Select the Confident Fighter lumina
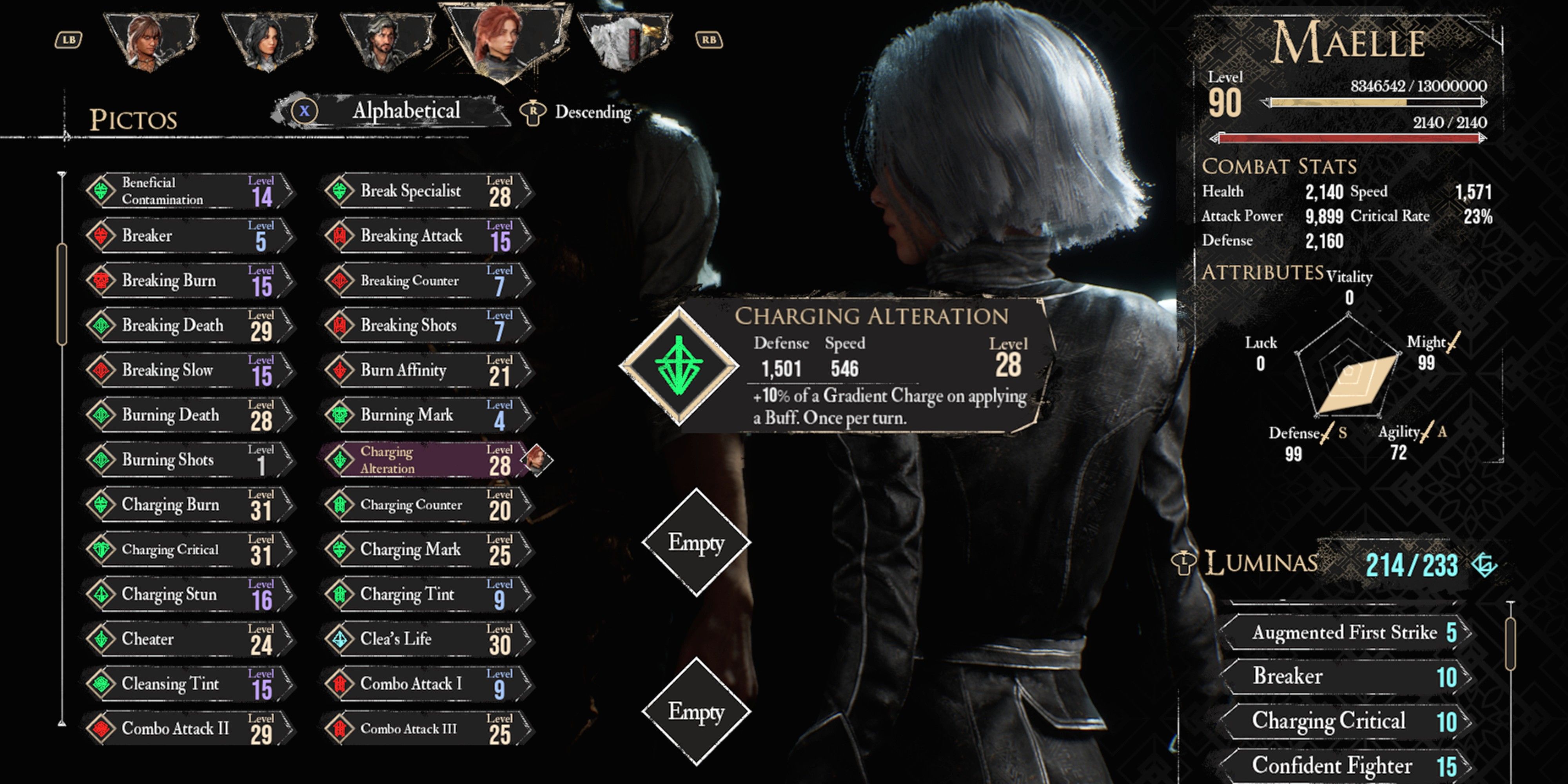Screen dimensions: 1568x784 [1345, 766]
